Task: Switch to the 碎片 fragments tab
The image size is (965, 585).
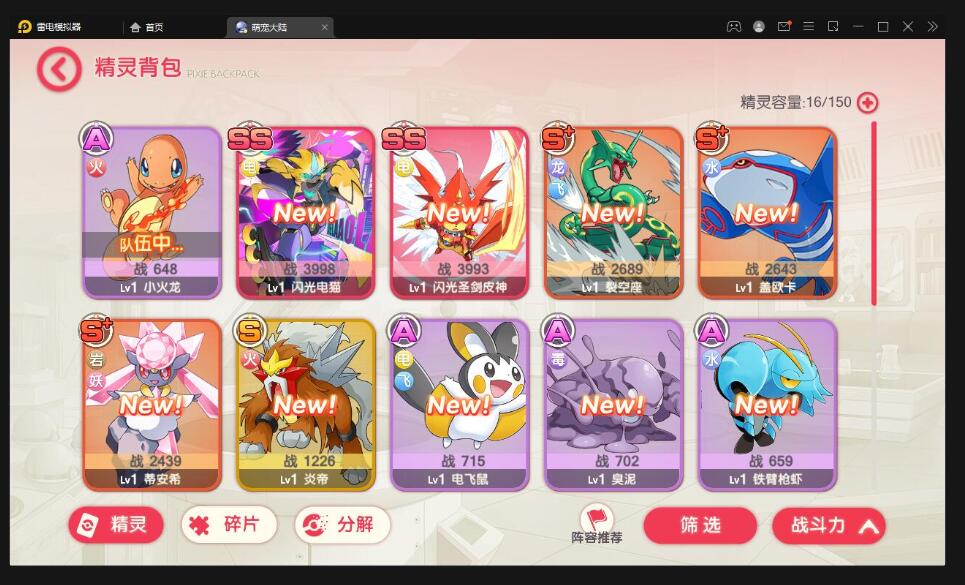Action: [x=228, y=525]
